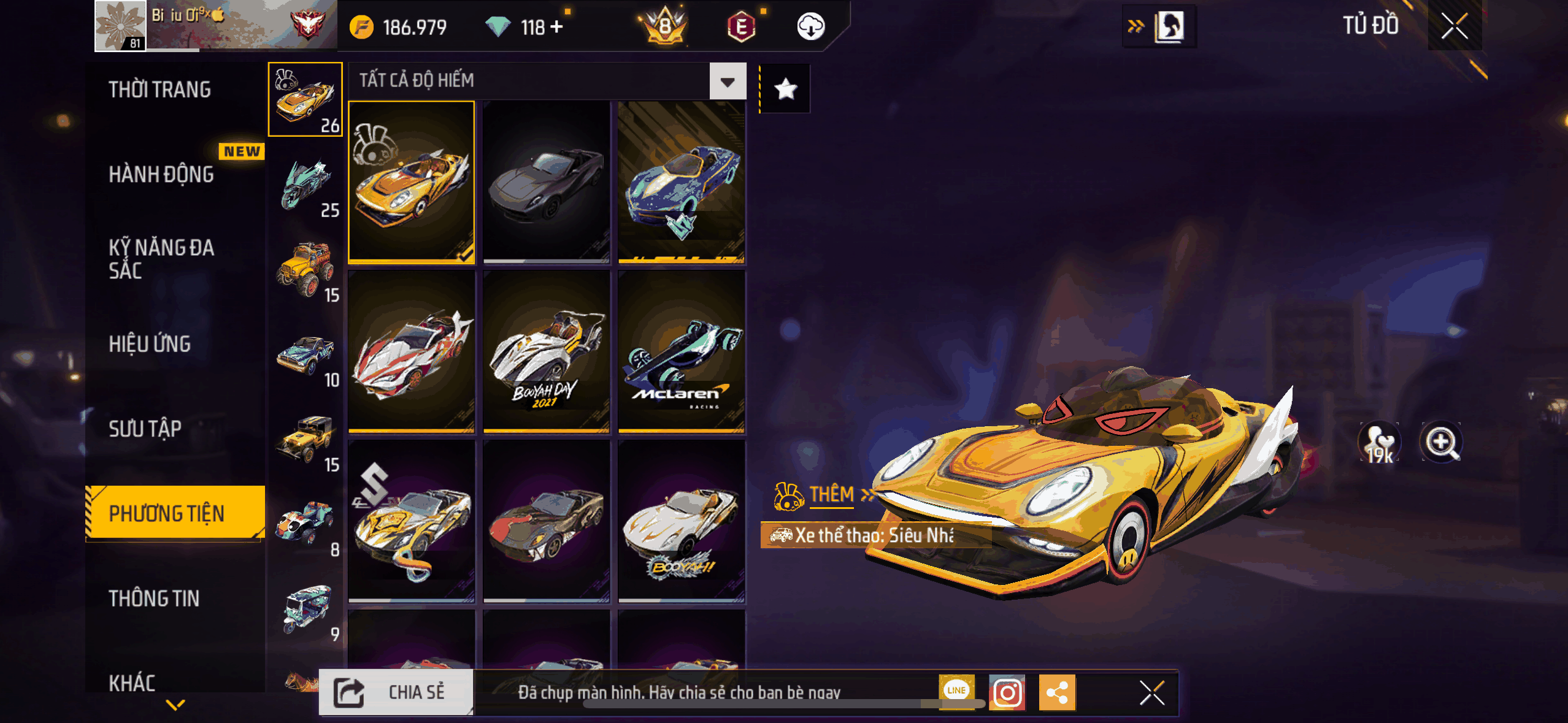The height and width of the screenshot is (723, 1568).
Task: Switch to the HÀNH ĐỘNG tab
Action: [161, 175]
